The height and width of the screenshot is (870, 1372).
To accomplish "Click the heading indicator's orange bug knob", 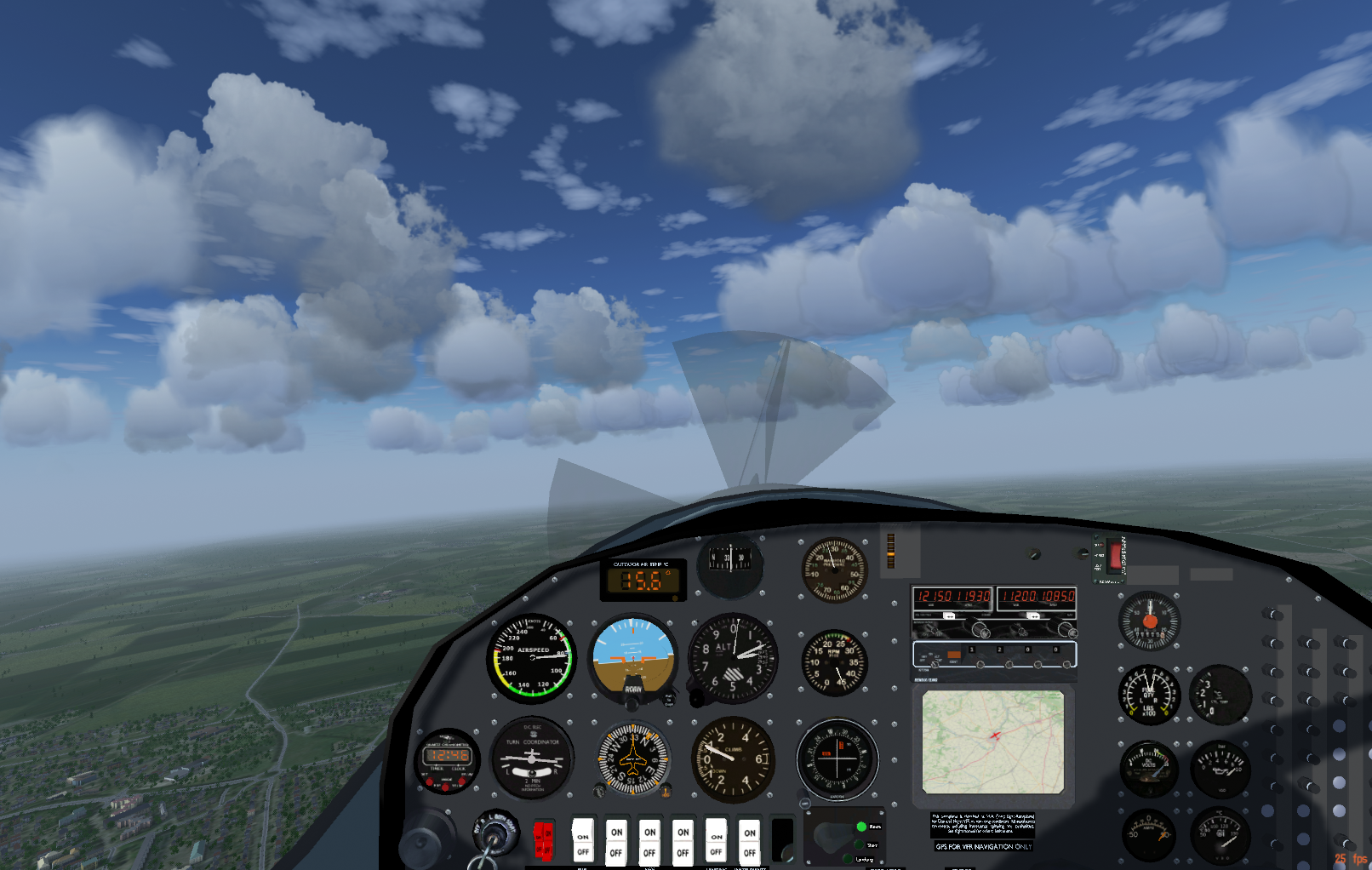I will click(x=666, y=791).
